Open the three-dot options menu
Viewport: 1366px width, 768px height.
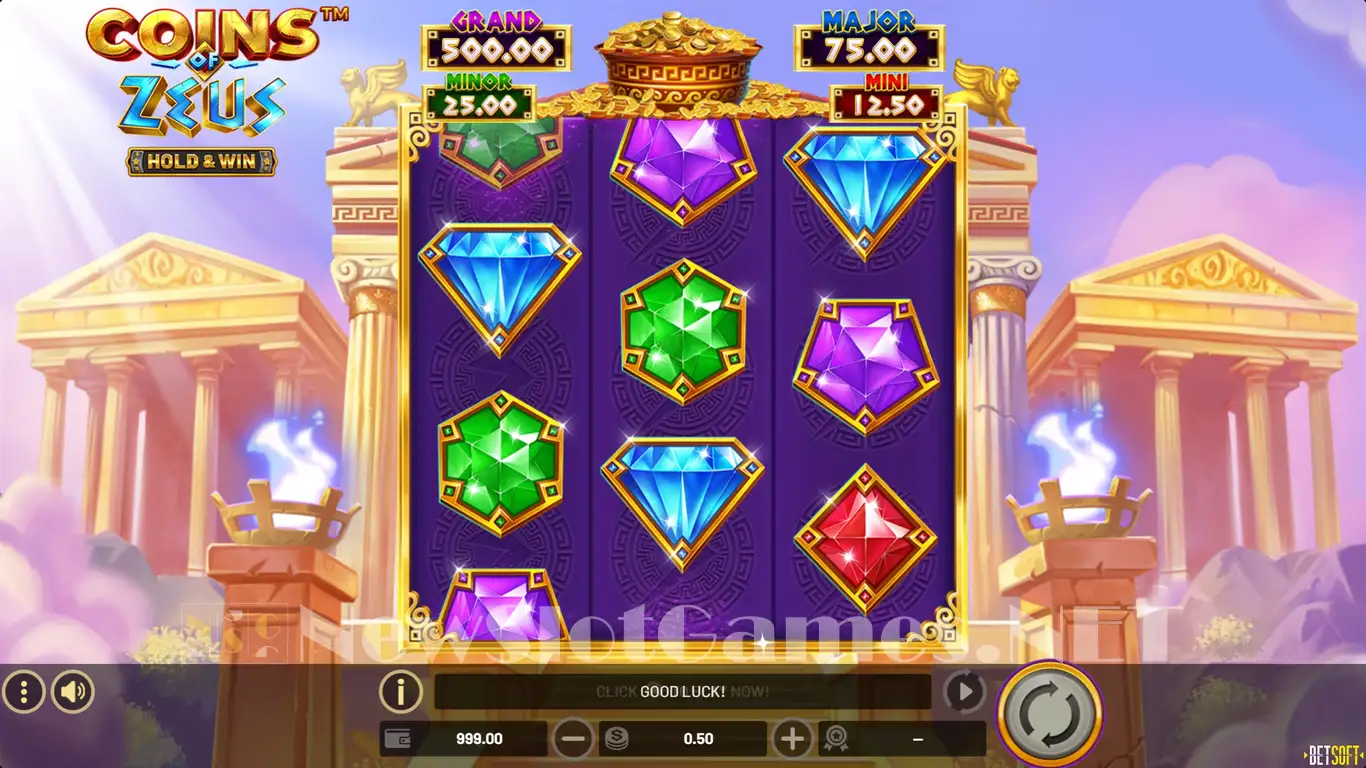pos(24,691)
